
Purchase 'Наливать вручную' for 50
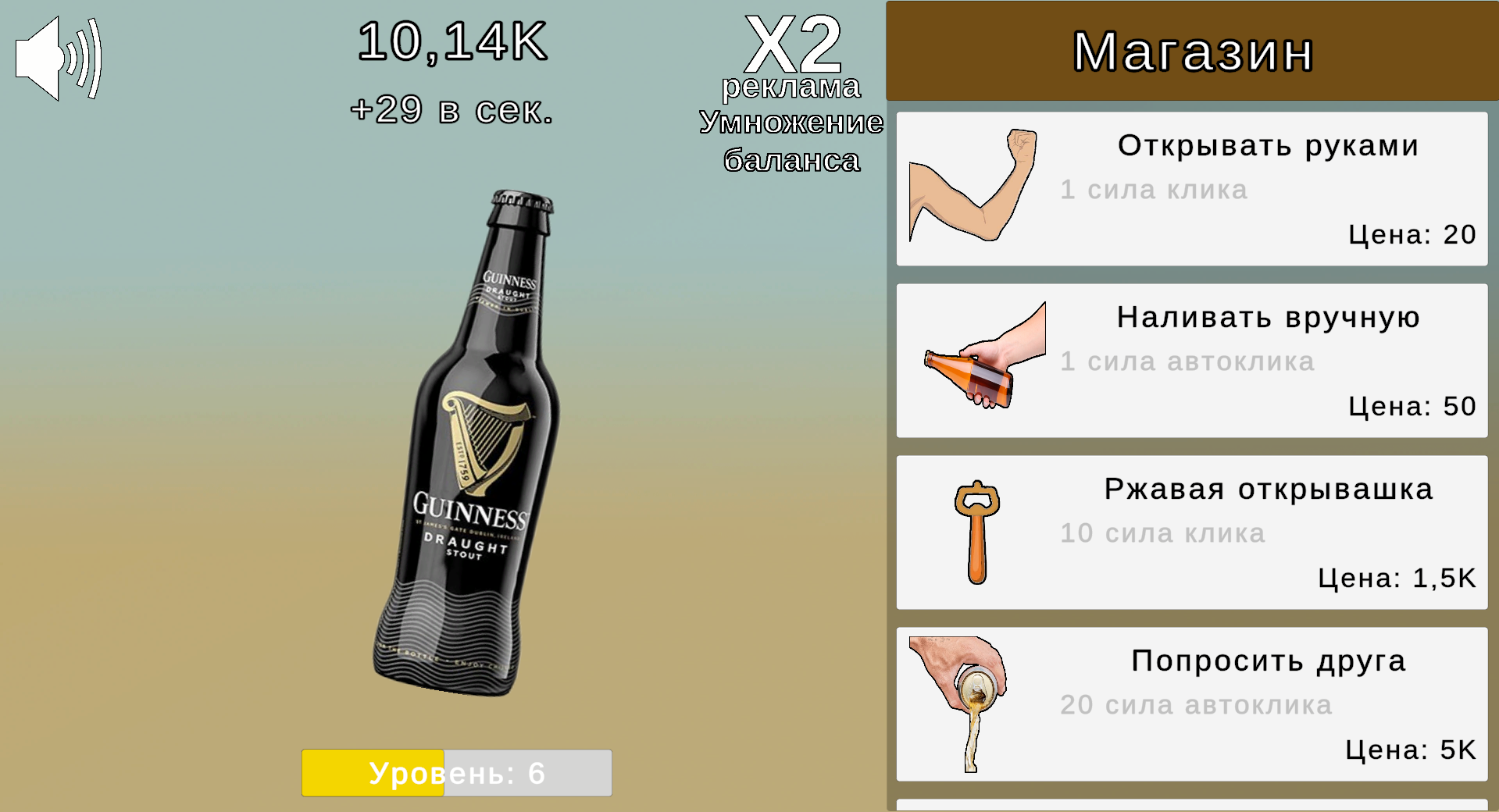(x=1191, y=361)
